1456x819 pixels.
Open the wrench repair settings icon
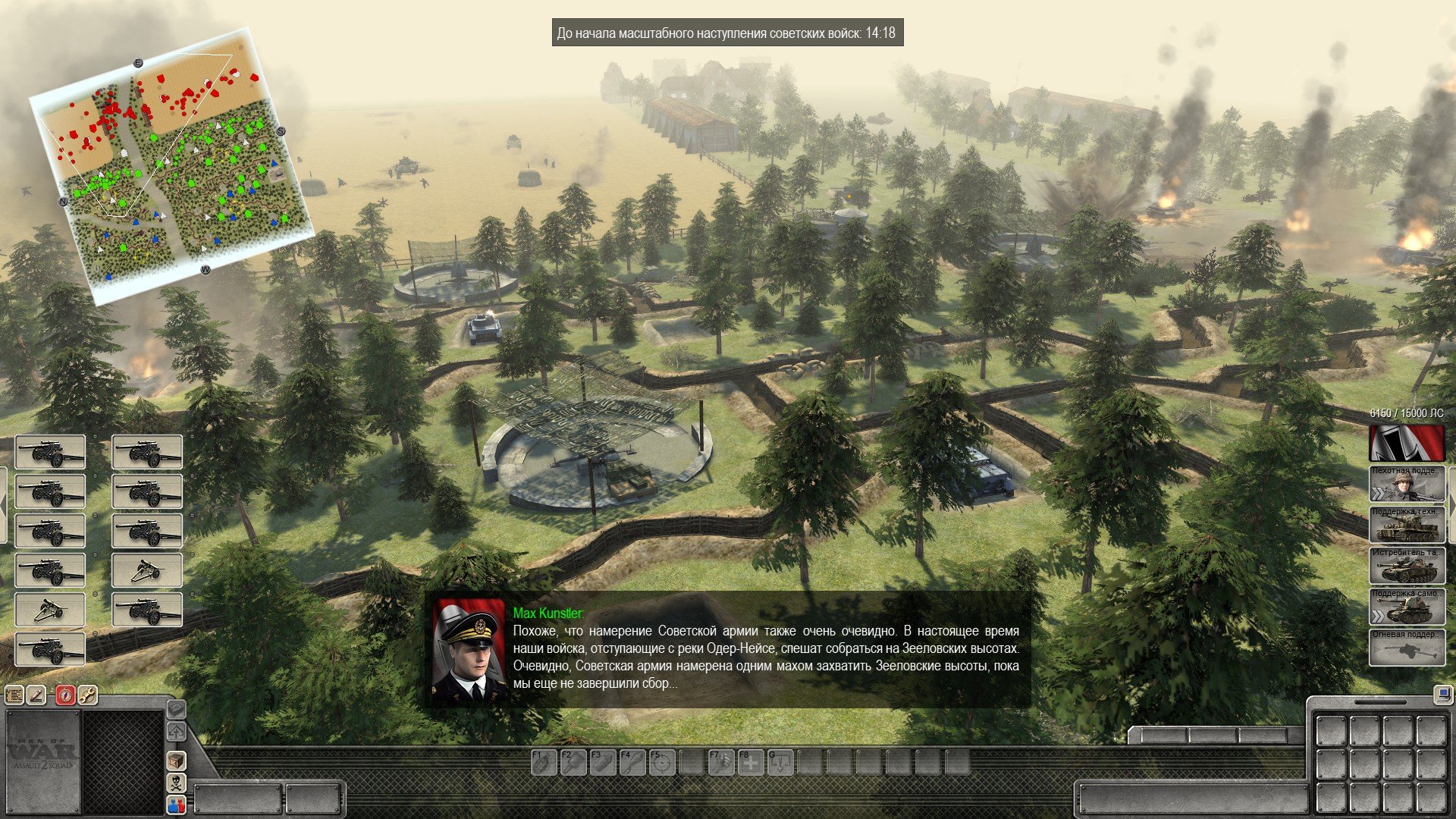(x=88, y=695)
